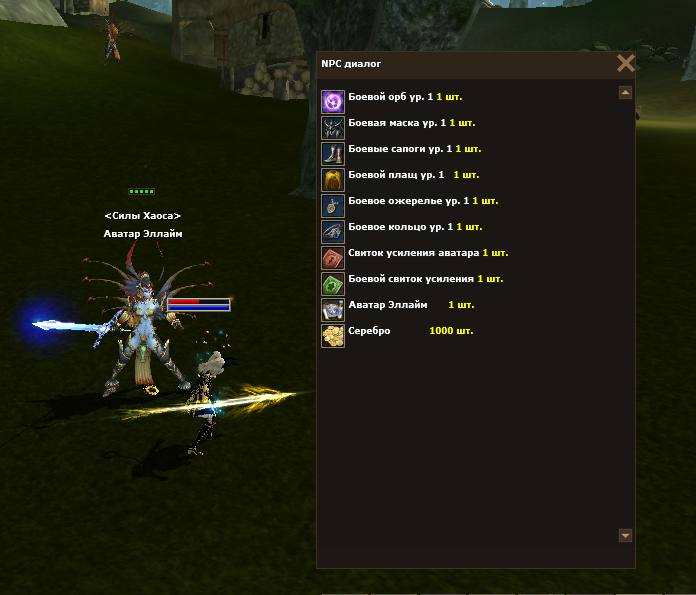Image resolution: width=696 pixels, height=595 pixels.
Task: Choose the Боевая маска ур. 1 row
Action: click(397, 124)
